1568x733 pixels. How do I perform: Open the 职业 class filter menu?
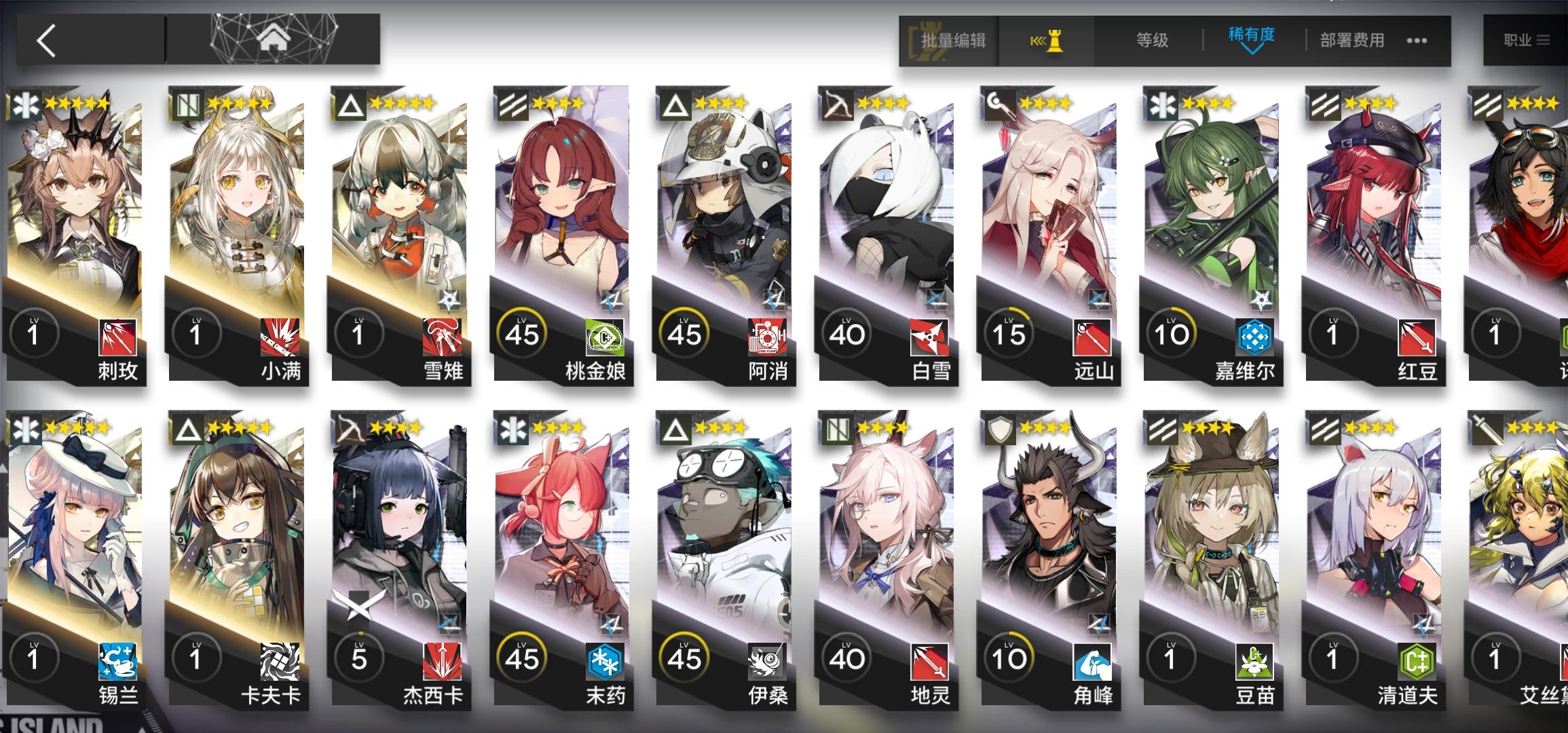1529,41
